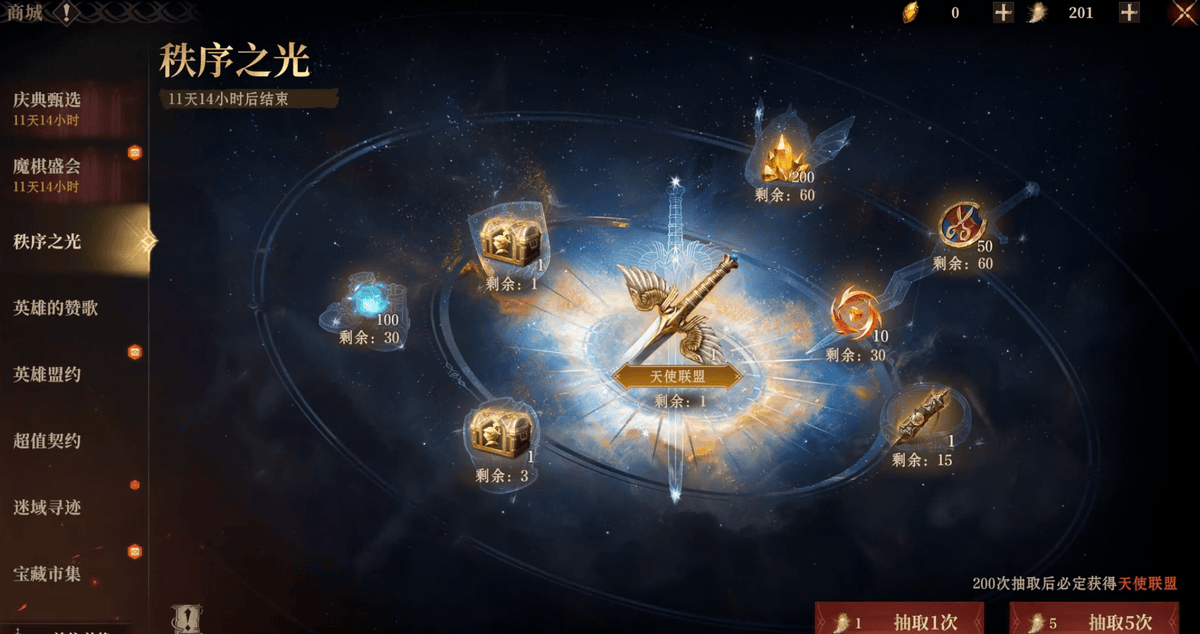Check the fiery orb reward of 10
1200x634 pixels.
856,312
